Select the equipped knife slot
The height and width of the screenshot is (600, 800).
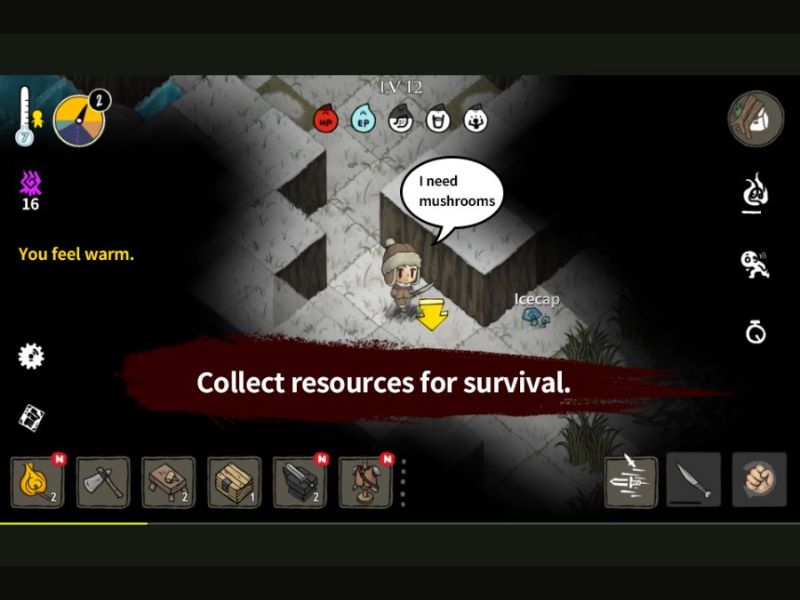[693, 481]
